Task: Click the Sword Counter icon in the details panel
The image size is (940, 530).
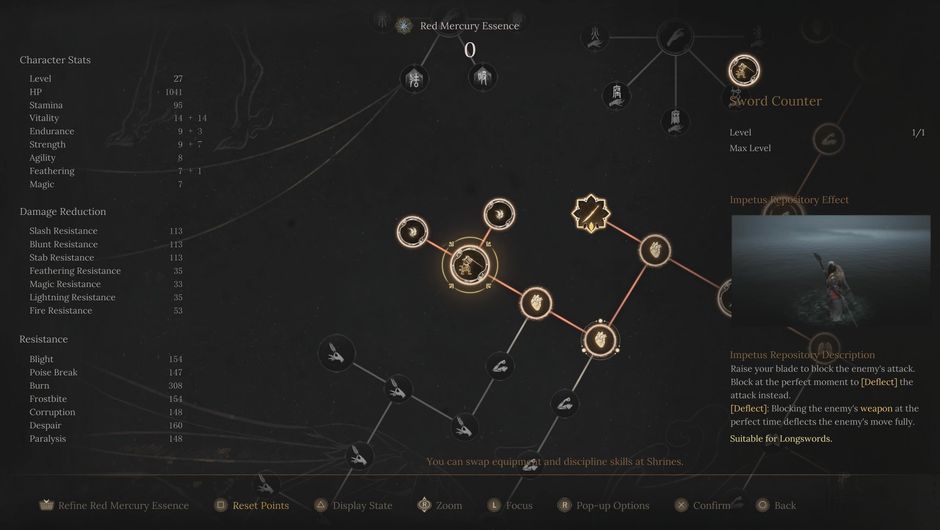Action: [744, 70]
